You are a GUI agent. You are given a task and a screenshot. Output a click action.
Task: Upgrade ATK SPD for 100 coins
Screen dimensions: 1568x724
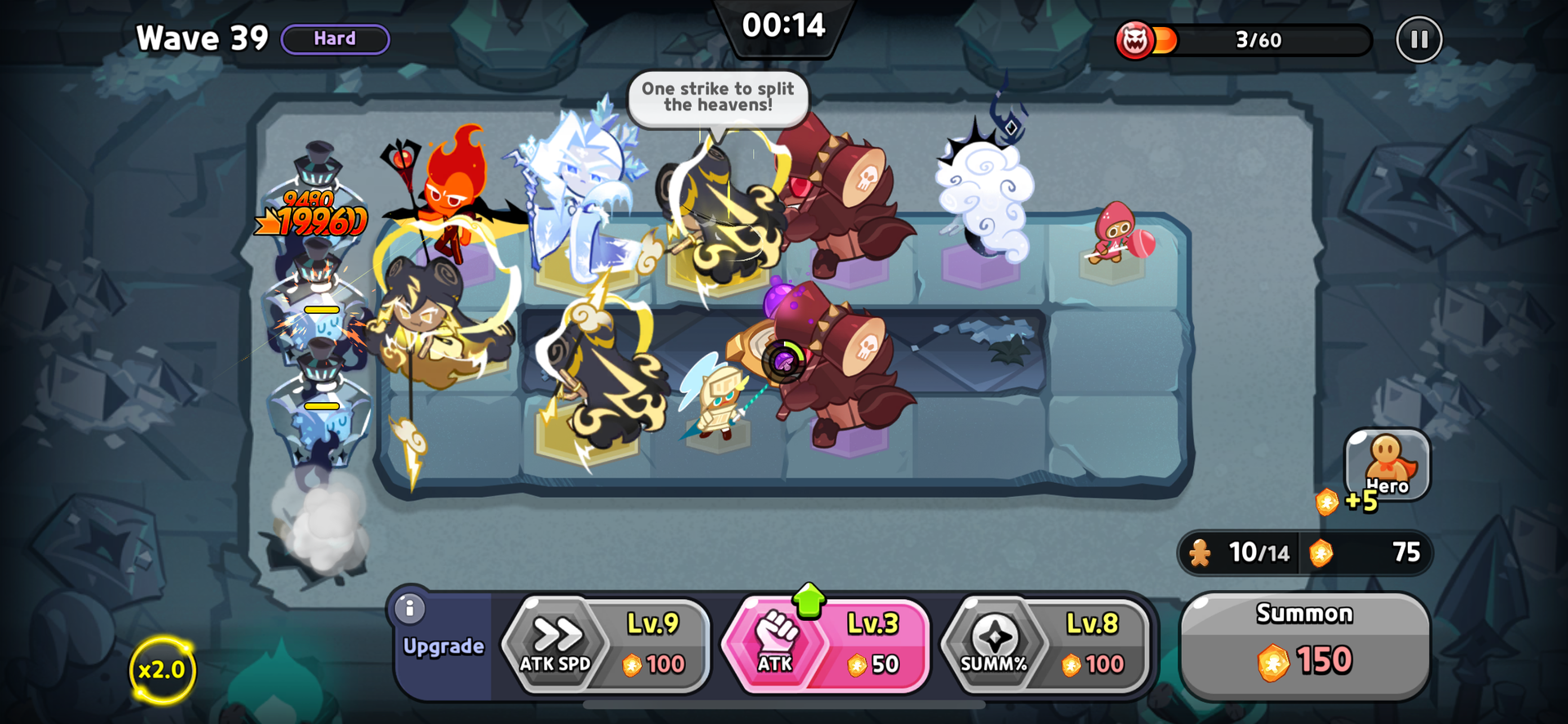[606, 646]
